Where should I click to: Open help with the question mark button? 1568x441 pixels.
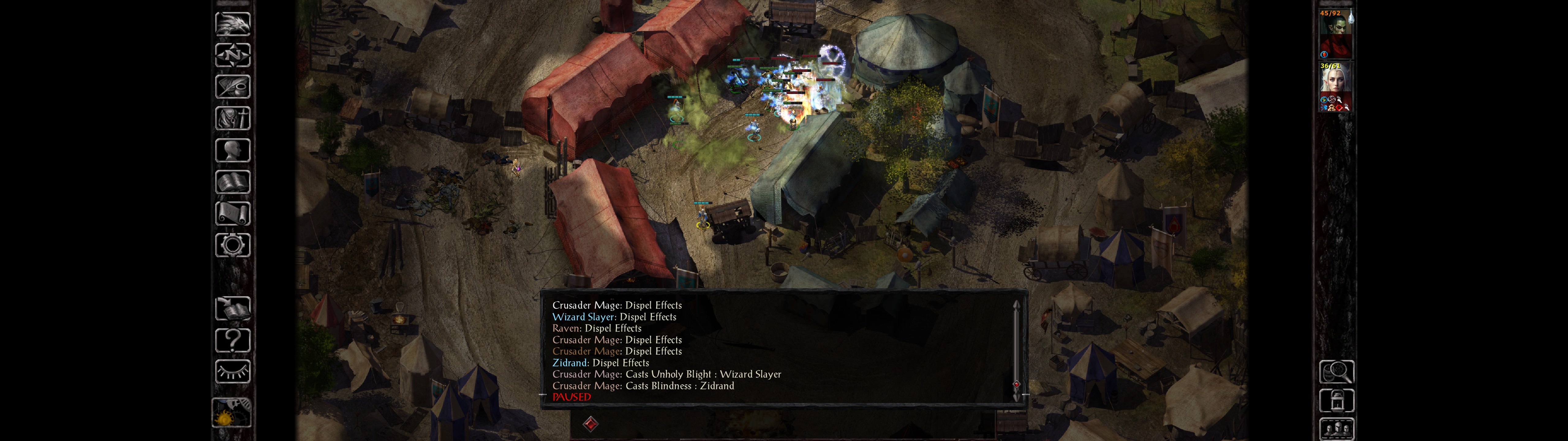coord(232,340)
